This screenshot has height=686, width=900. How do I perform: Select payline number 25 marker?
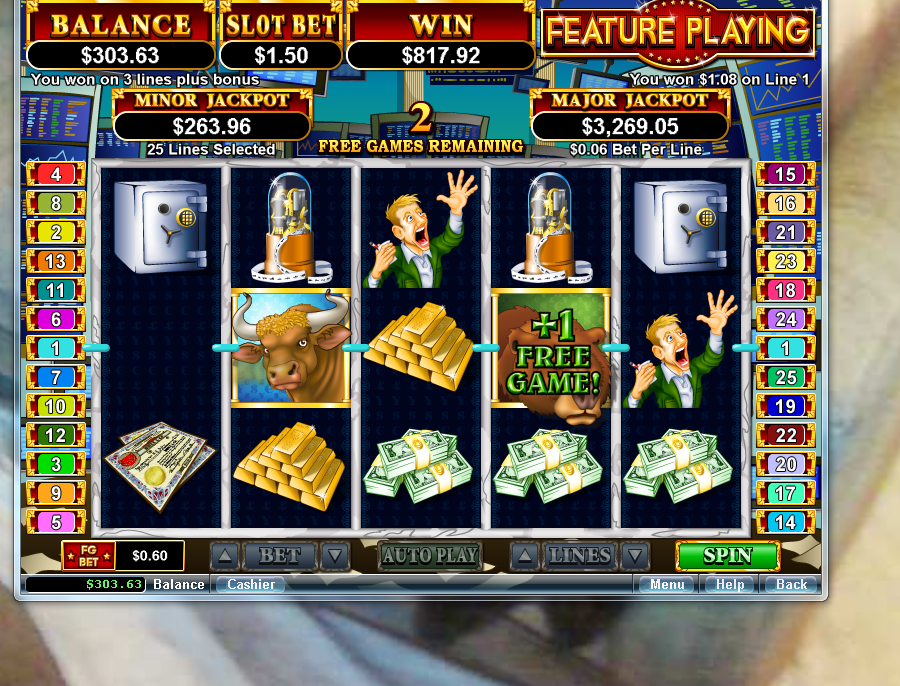[786, 377]
